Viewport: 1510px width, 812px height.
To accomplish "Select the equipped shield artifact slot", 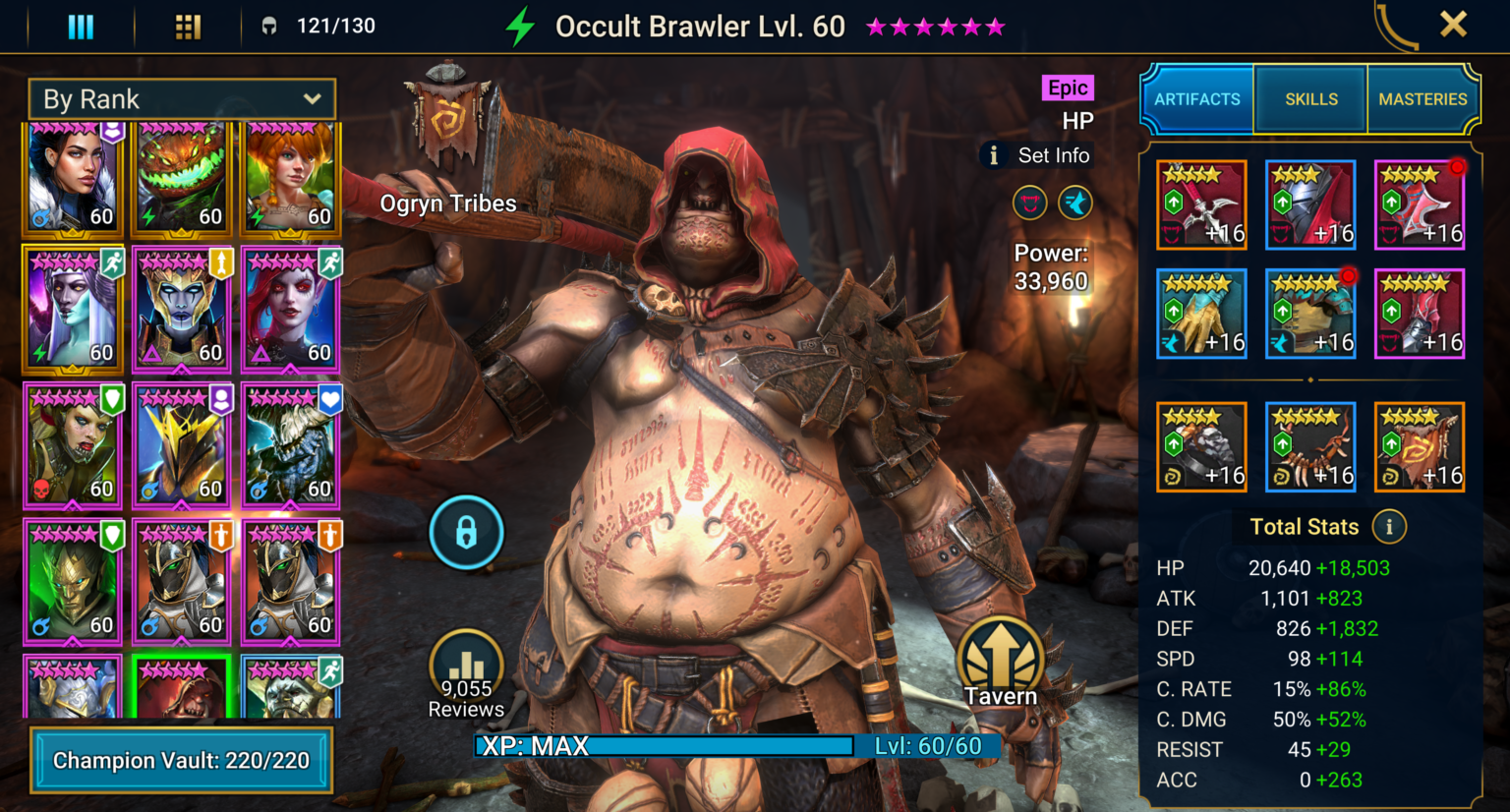I will [1420, 205].
